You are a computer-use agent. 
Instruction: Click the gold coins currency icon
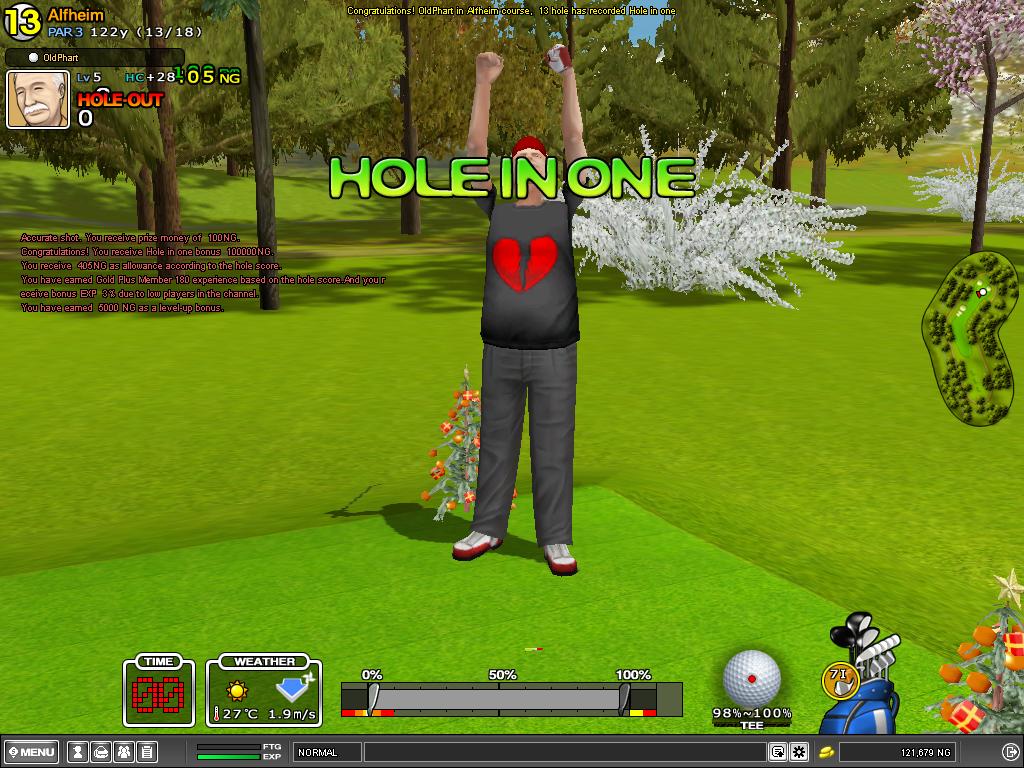[827, 752]
